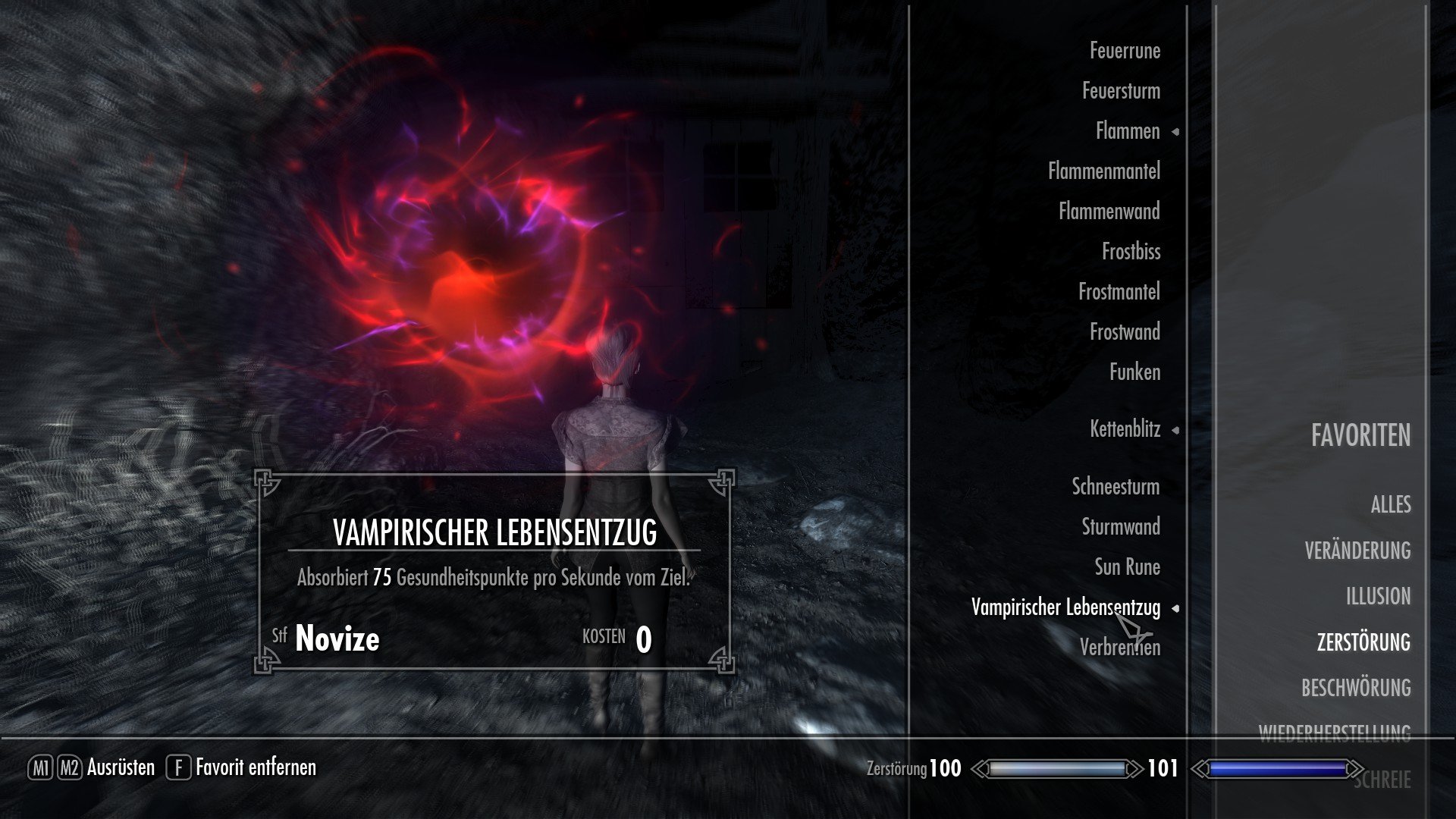This screenshot has height=819, width=1456.
Task: Click the equipped arrow beside Flammen
Action: pyautogui.click(x=1177, y=131)
